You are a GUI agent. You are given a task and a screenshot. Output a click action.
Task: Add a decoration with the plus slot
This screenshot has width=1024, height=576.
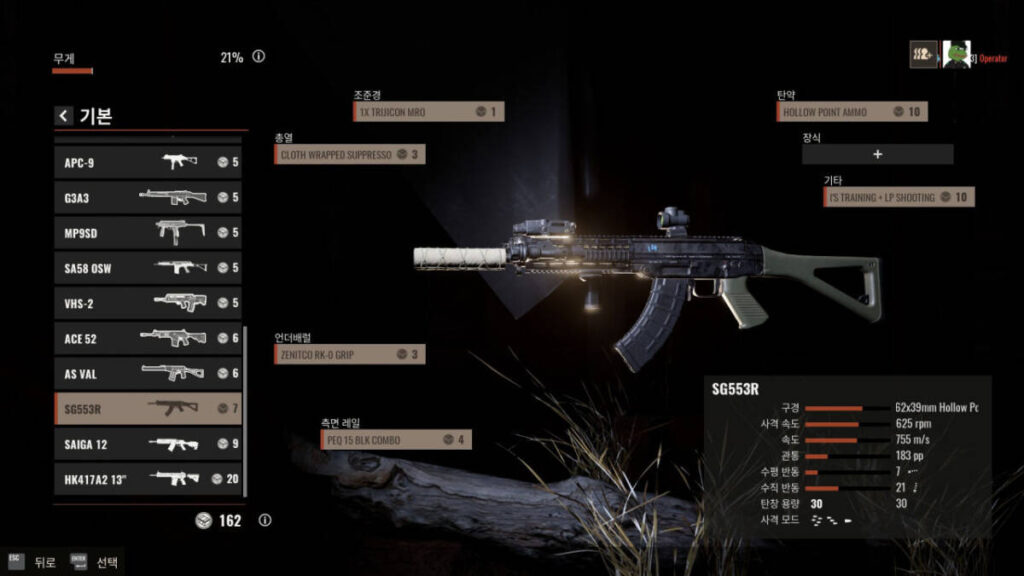[877, 155]
